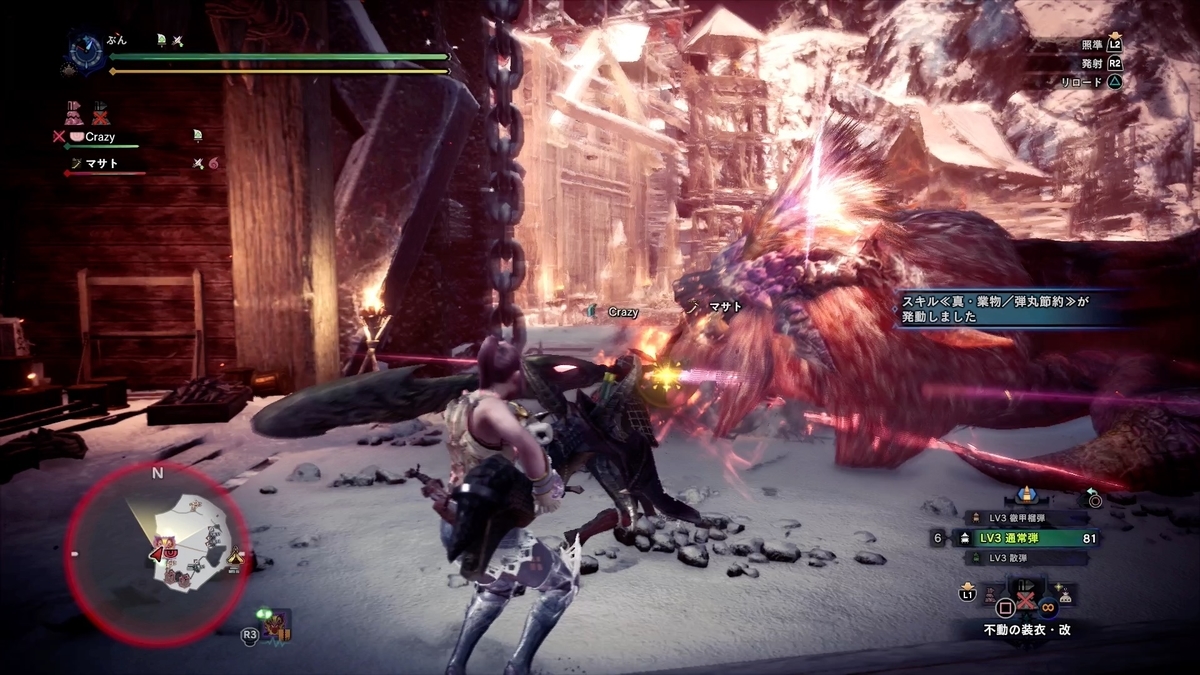Click party member Crazy in the list
This screenshot has width=1200, height=675.
pos(99,137)
